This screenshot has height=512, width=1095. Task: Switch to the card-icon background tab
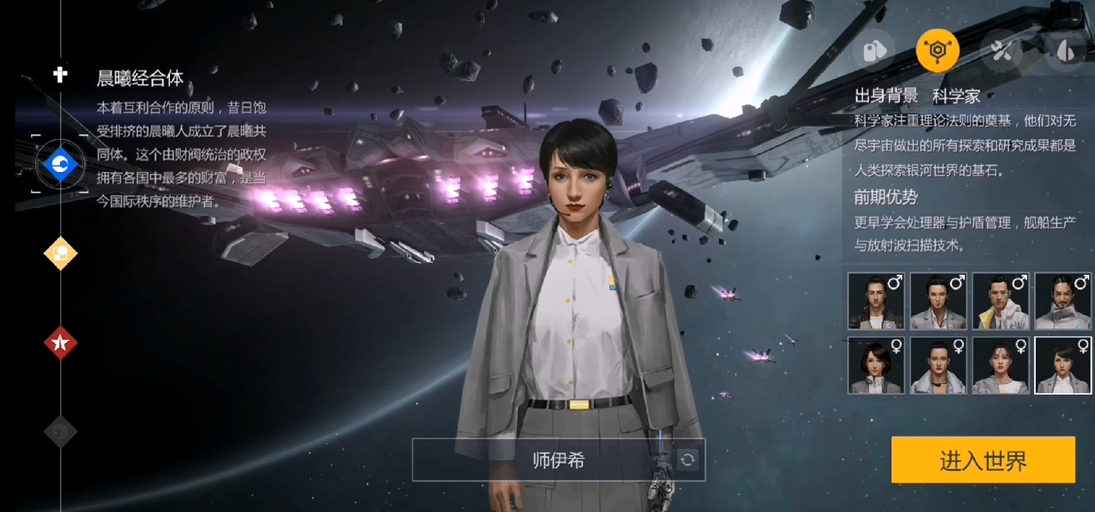pyautogui.click(x=873, y=50)
